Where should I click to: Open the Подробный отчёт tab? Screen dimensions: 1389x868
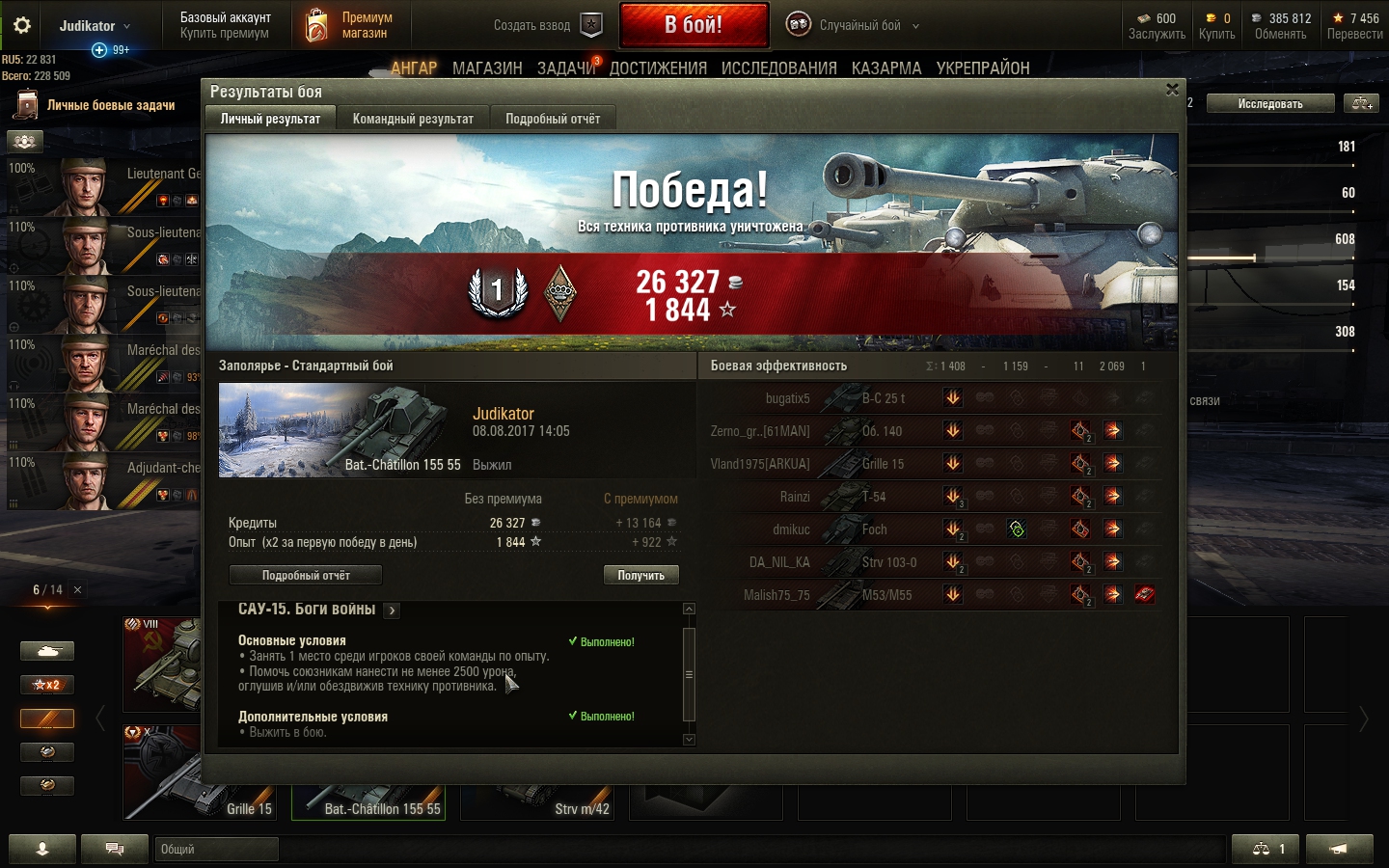(553, 119)
